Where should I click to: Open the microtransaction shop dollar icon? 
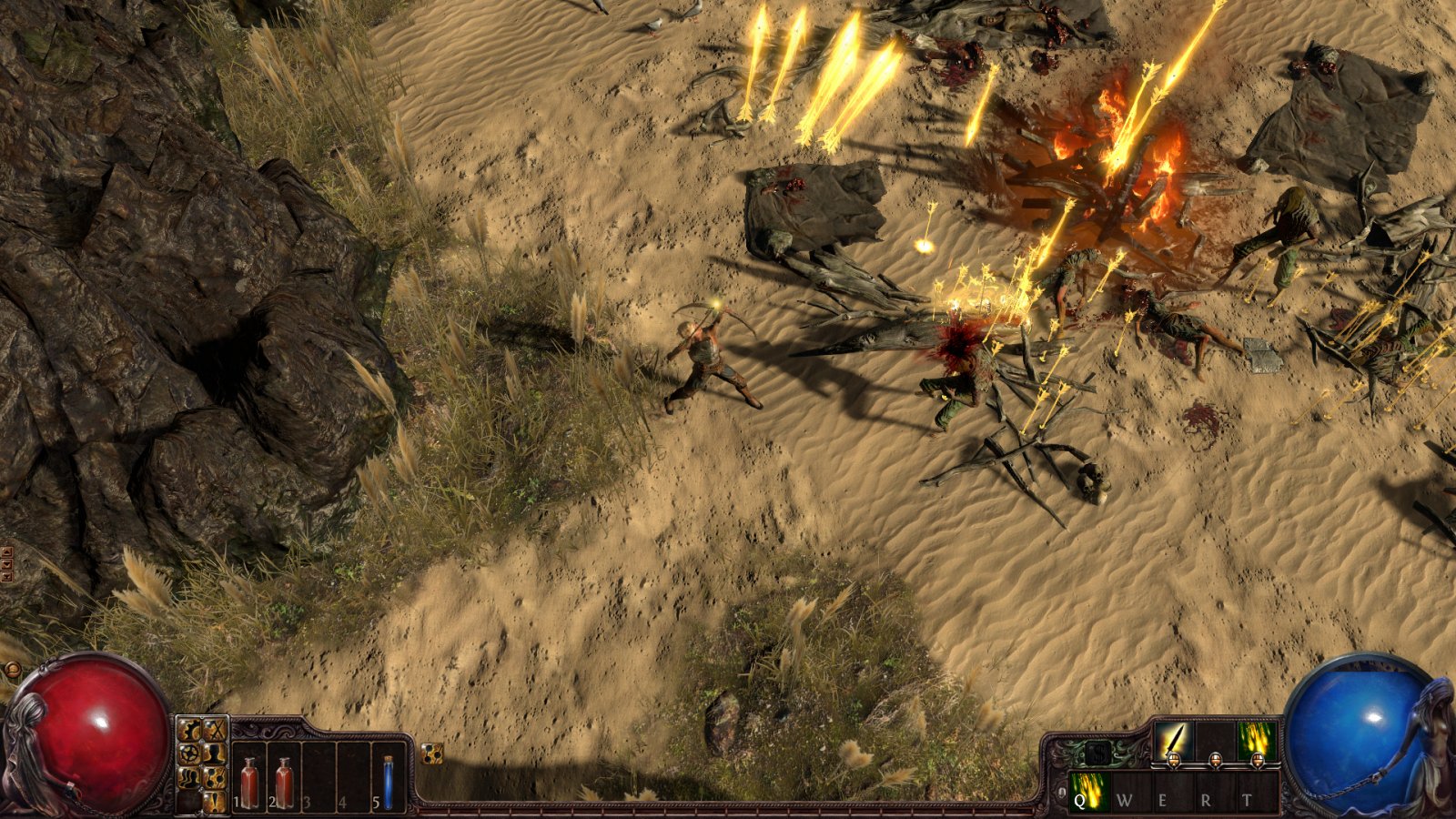(x=1098, y=753)
